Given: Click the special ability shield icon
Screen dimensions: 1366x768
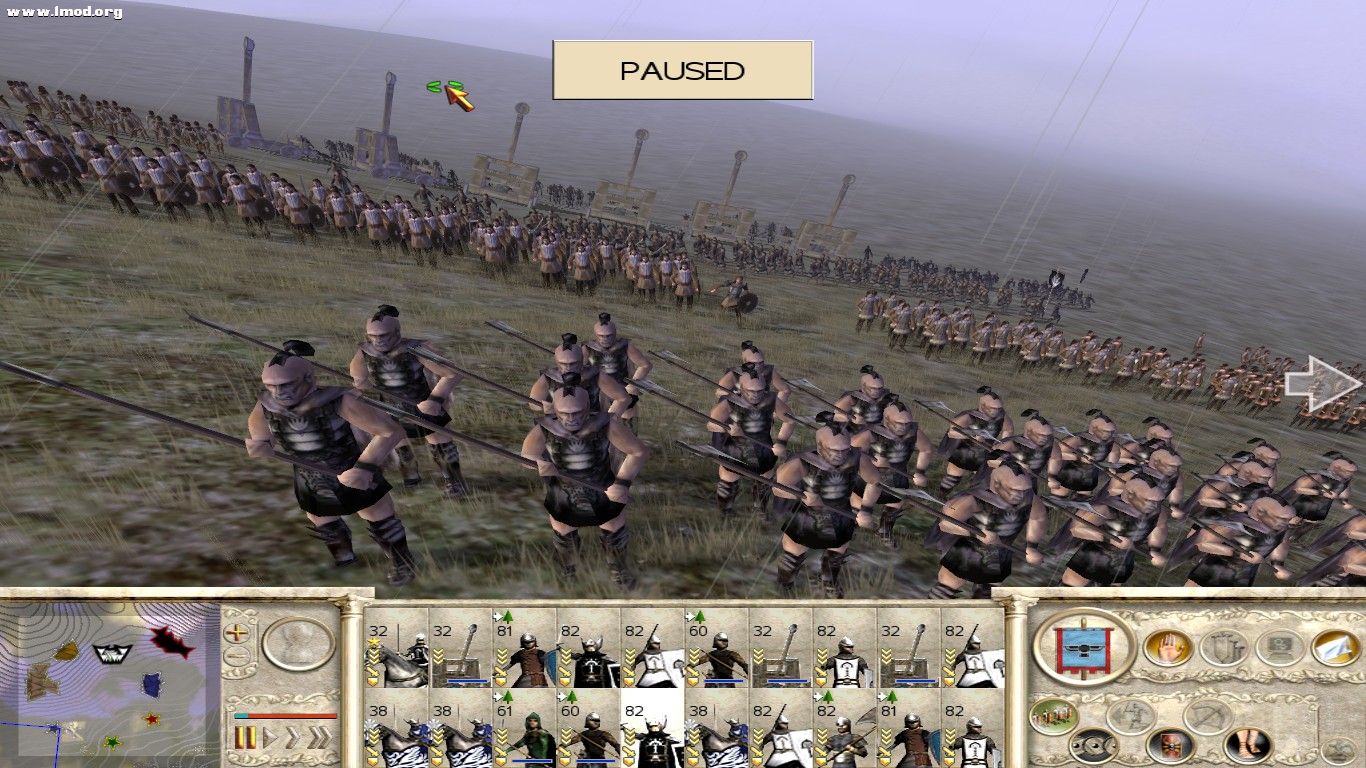Looking at the screenshot, I should pos(1170,746).
